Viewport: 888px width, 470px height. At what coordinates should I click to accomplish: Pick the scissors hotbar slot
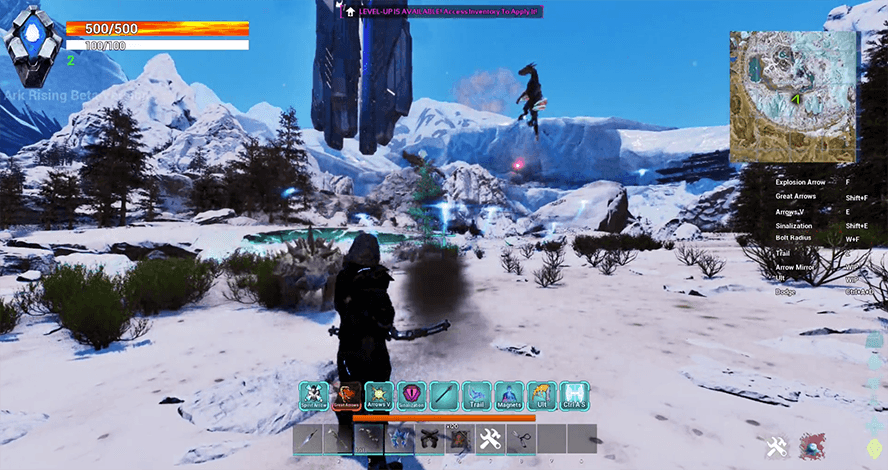pos(520,439)
